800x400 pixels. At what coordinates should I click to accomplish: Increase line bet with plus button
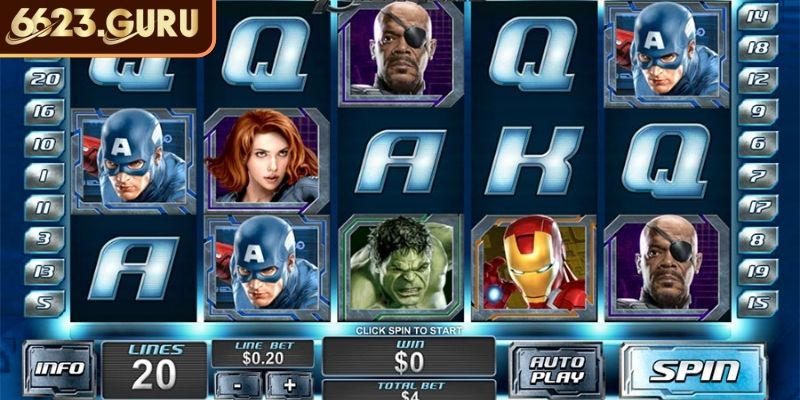pyautogui.click(x=290, y=384)
